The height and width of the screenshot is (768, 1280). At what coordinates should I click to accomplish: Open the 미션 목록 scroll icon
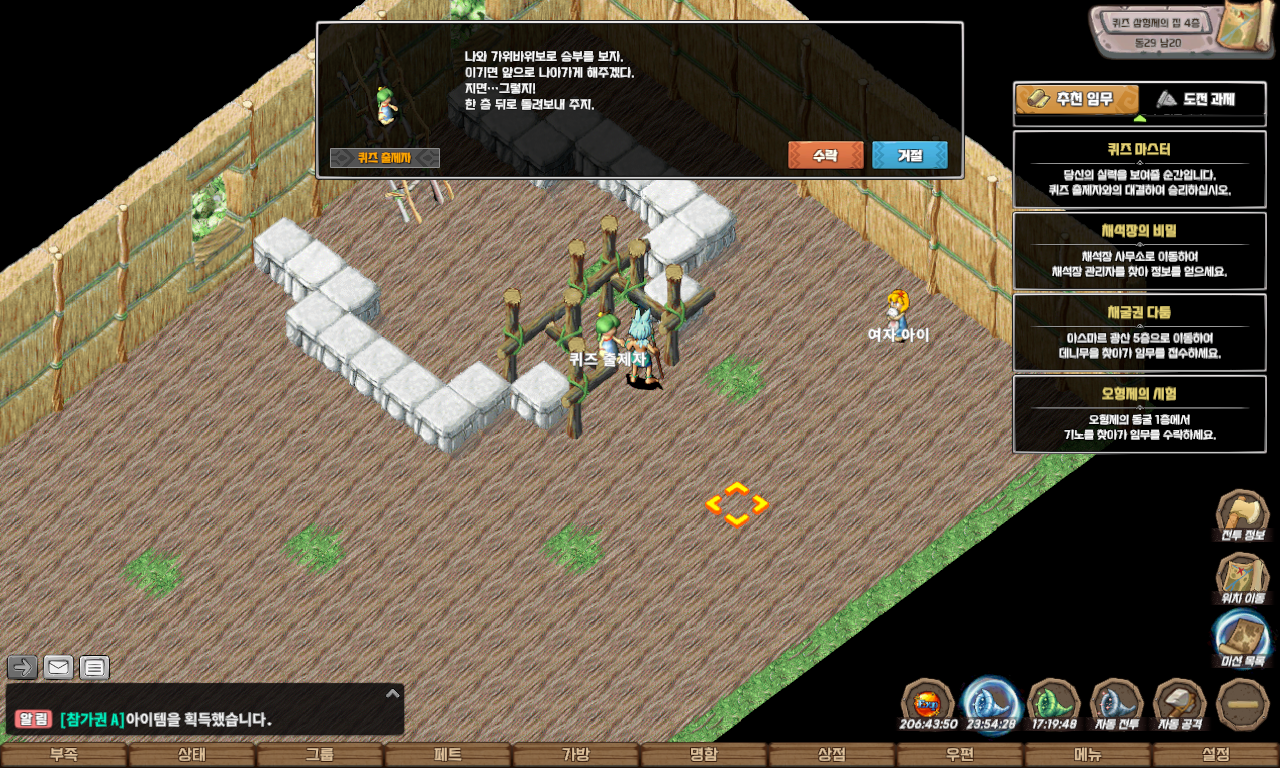pos(1242,638)
